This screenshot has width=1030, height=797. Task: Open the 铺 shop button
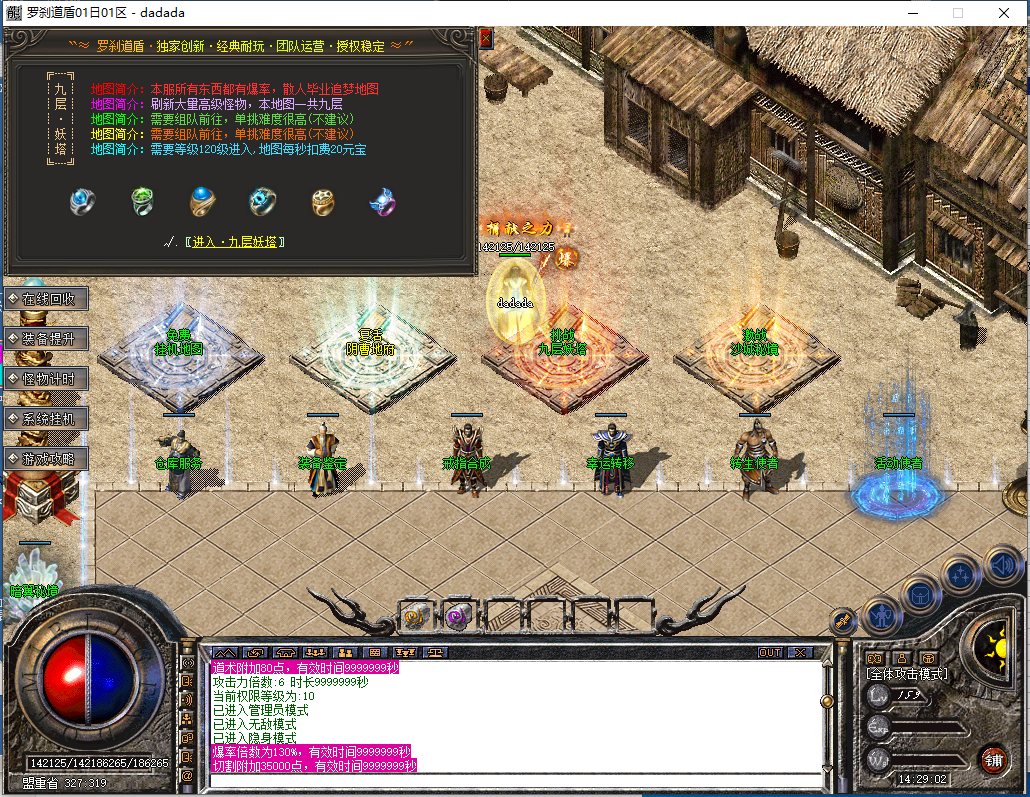[x=992, y=758]
